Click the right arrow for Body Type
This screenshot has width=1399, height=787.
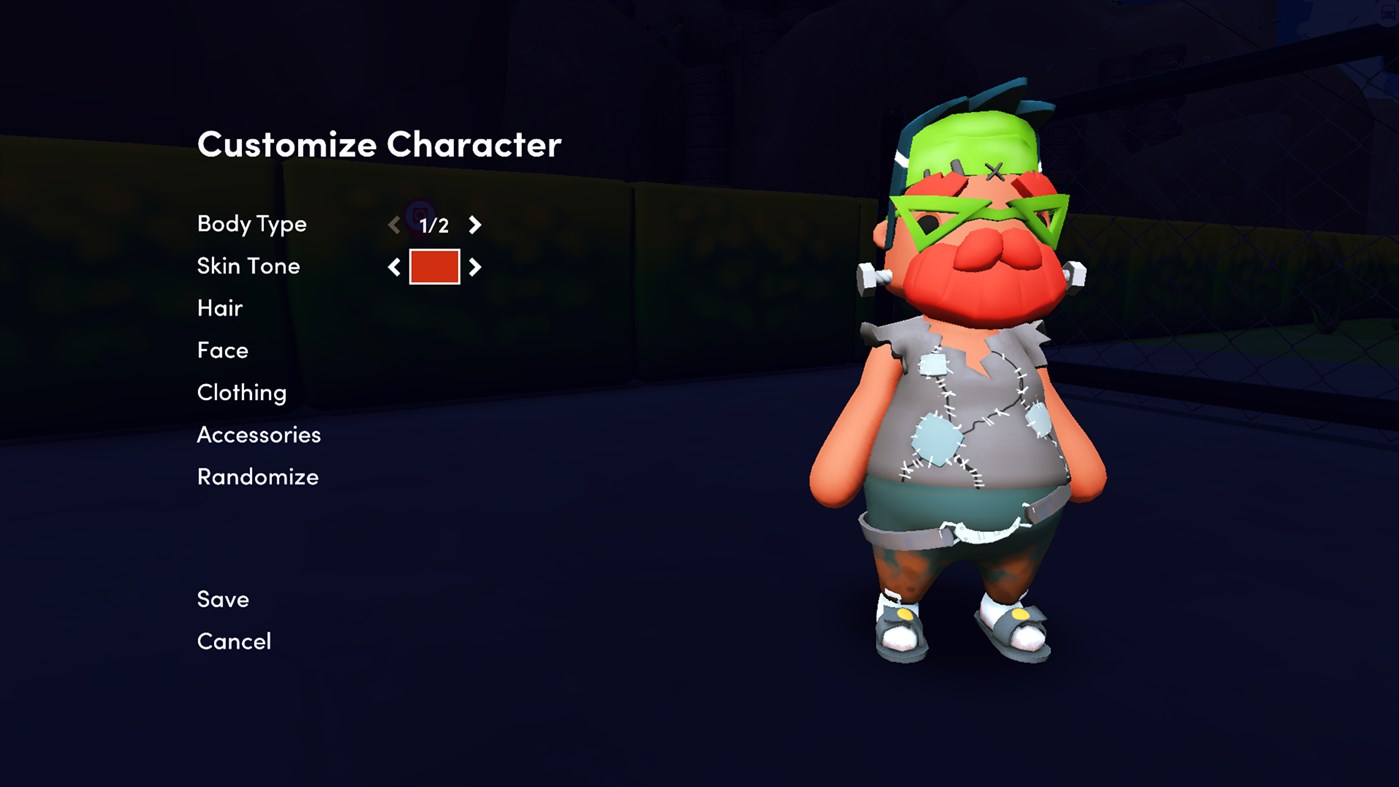coord(474,224)
